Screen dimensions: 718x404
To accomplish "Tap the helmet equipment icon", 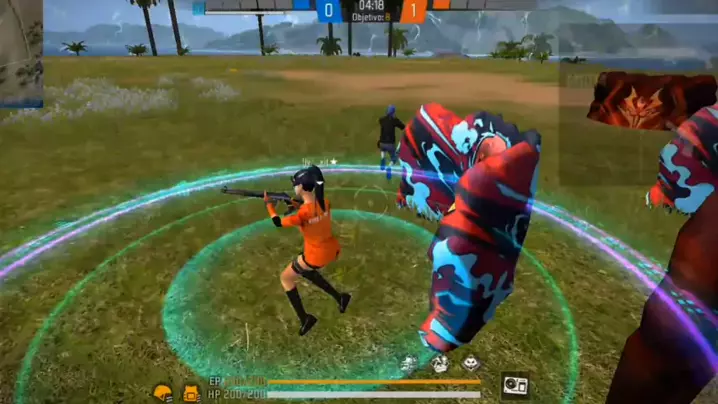I will pyautogui.click(x=163, y=392).
